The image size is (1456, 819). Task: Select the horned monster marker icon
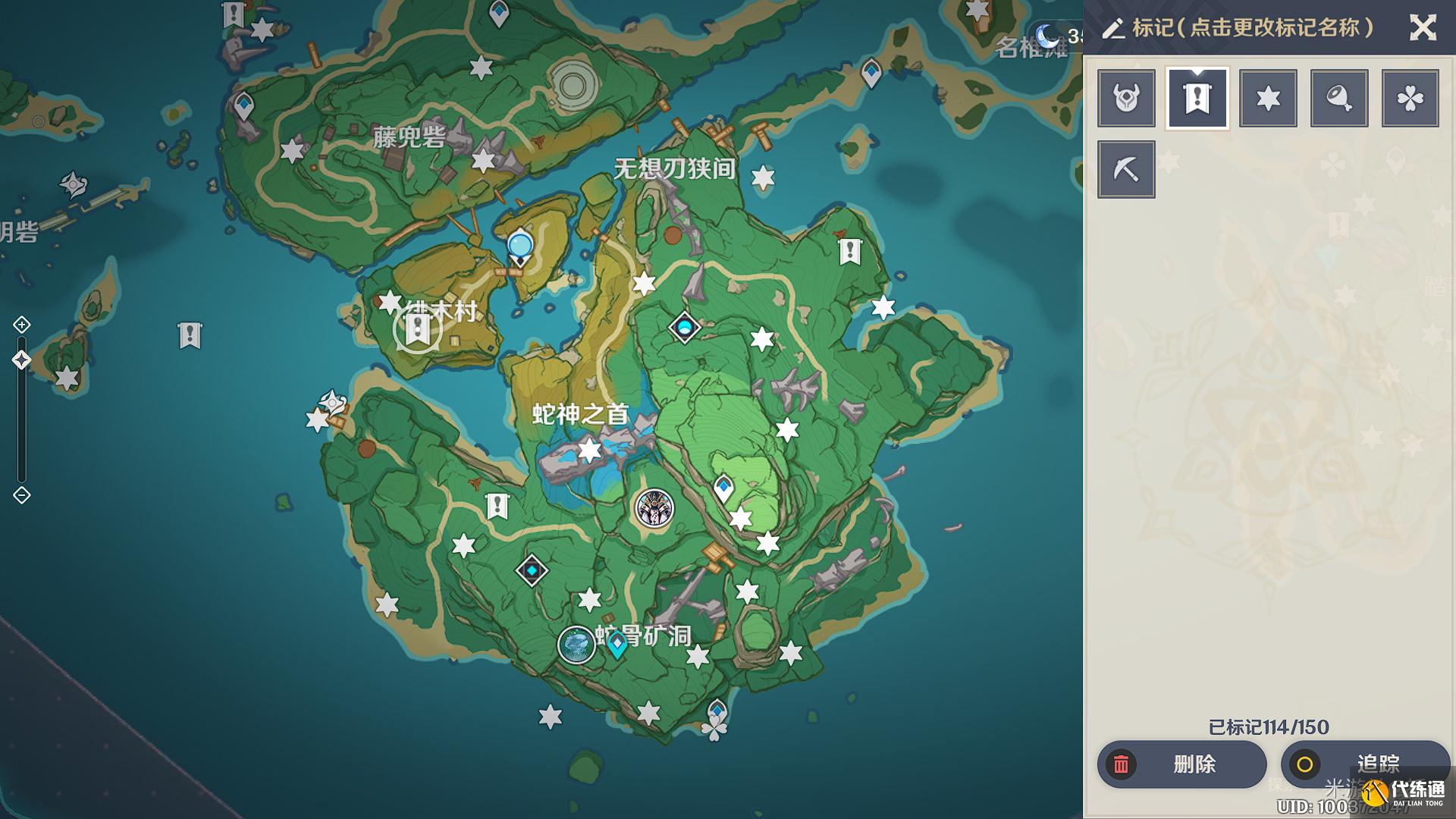tap(1126, 98)
